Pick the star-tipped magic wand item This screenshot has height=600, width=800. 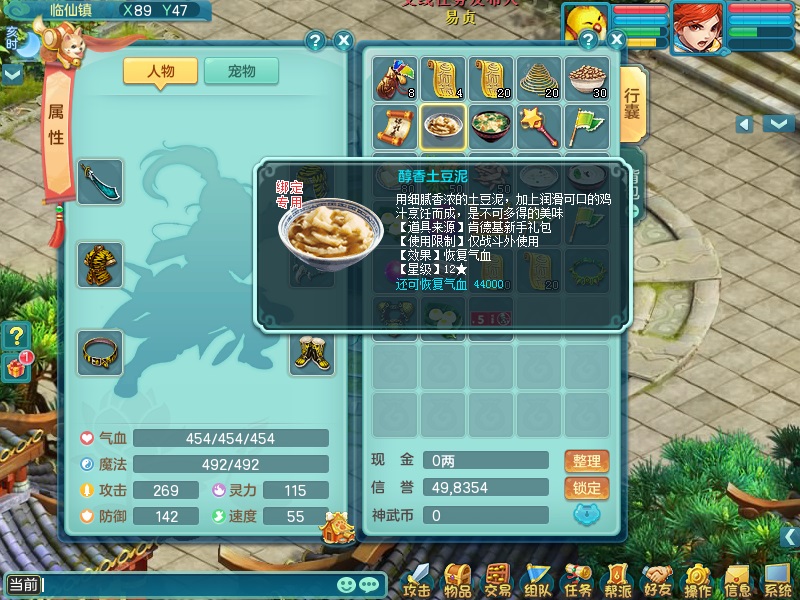pos(539,126)
